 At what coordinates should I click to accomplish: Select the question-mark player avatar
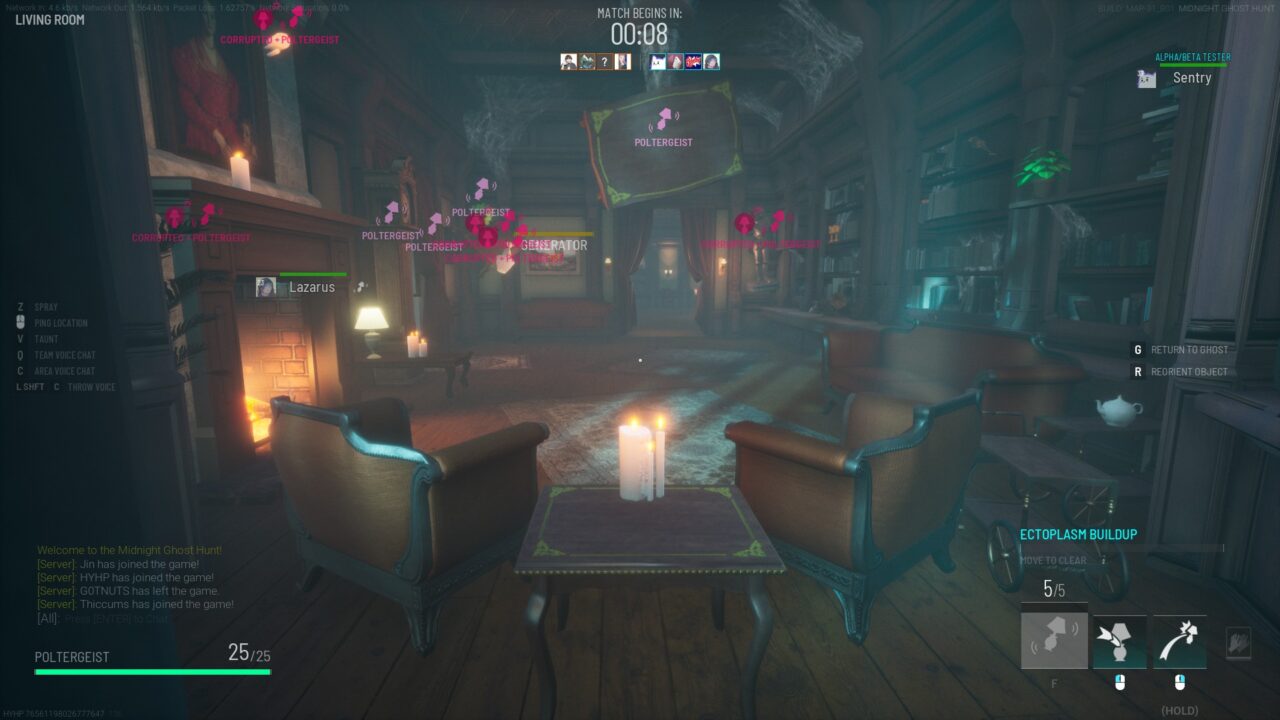pos(604,62)
